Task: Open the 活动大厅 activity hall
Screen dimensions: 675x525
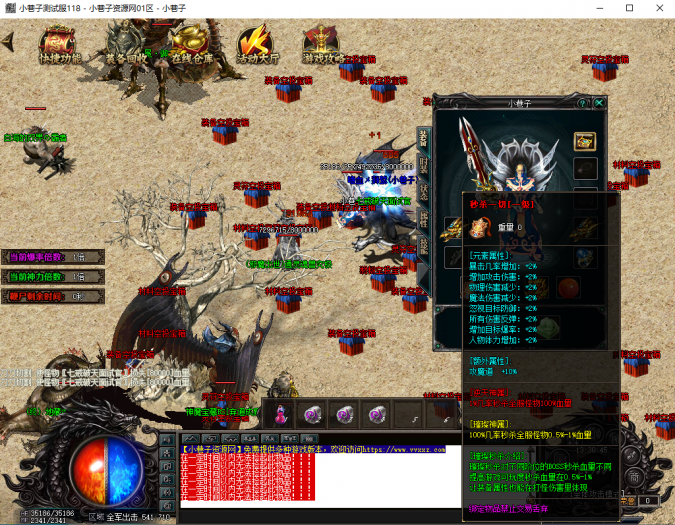Action: [x=256, y=47]
